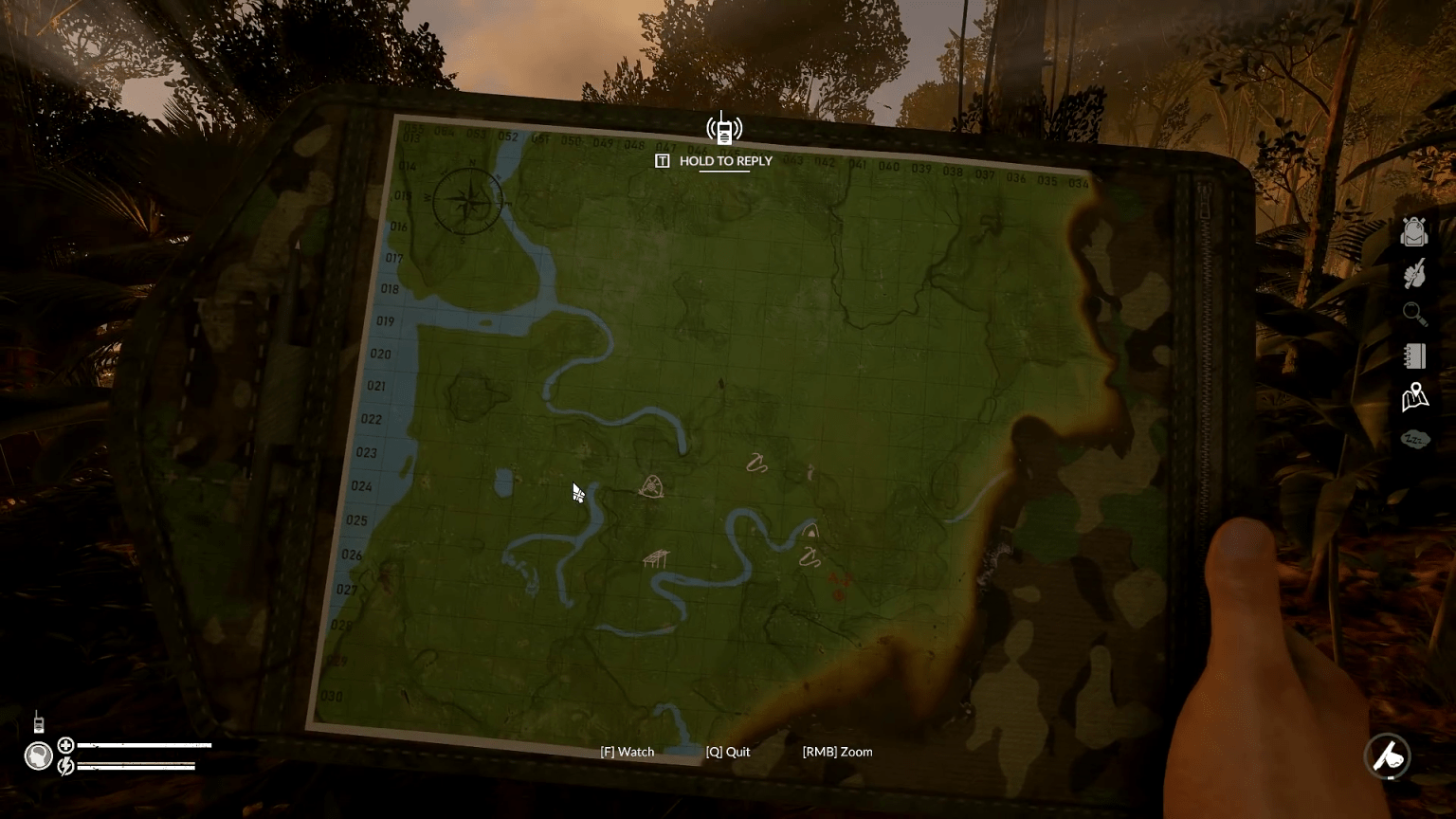Select the map marker icon in the sidebar

[1415, 396]
